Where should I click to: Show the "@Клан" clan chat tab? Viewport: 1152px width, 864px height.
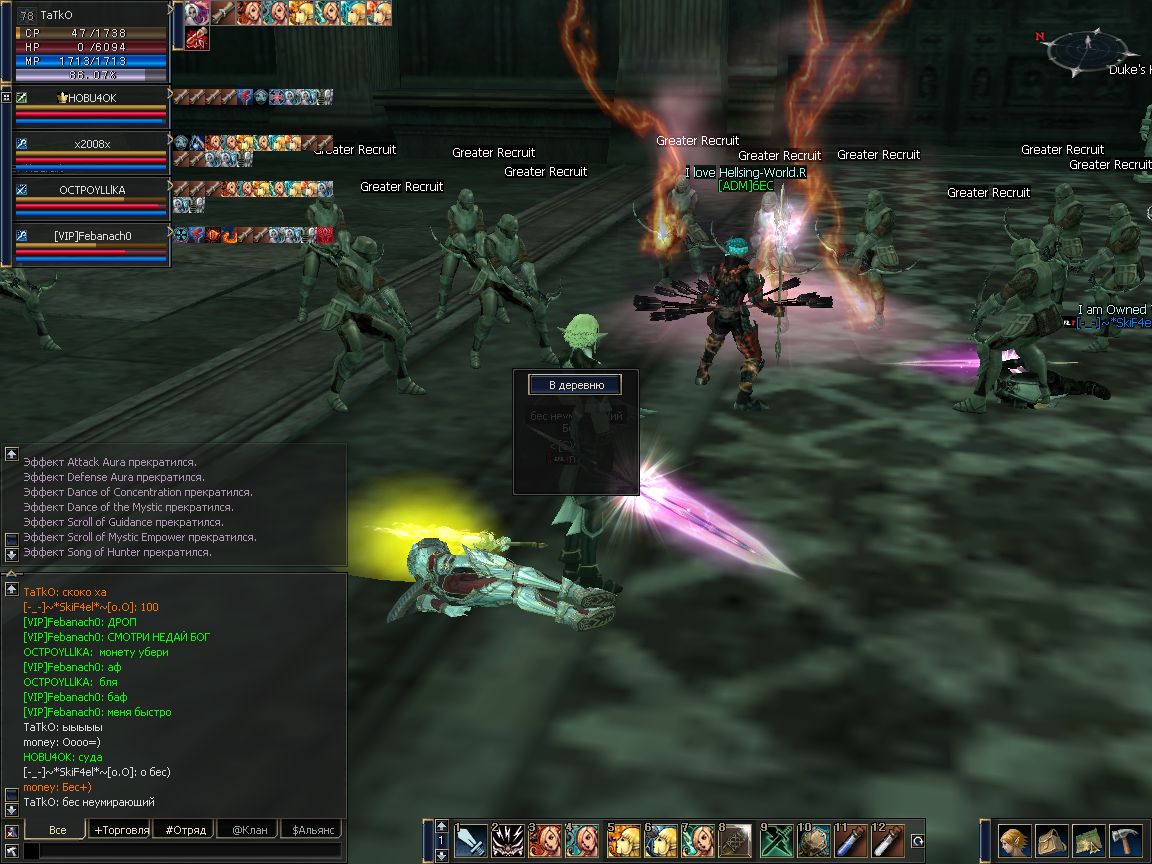tap(249, 830)
